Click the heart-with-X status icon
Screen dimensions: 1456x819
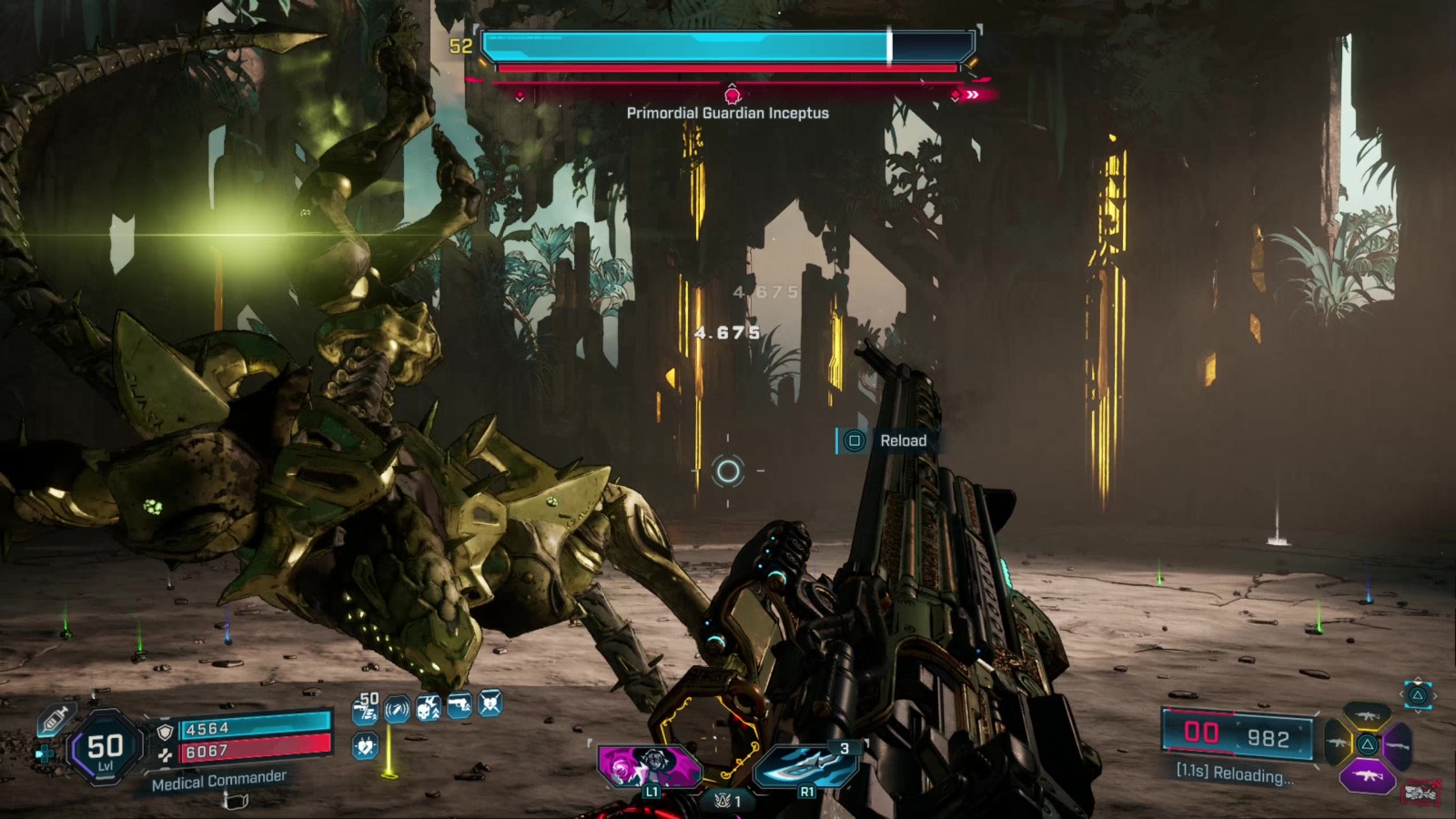coord(488,704)
